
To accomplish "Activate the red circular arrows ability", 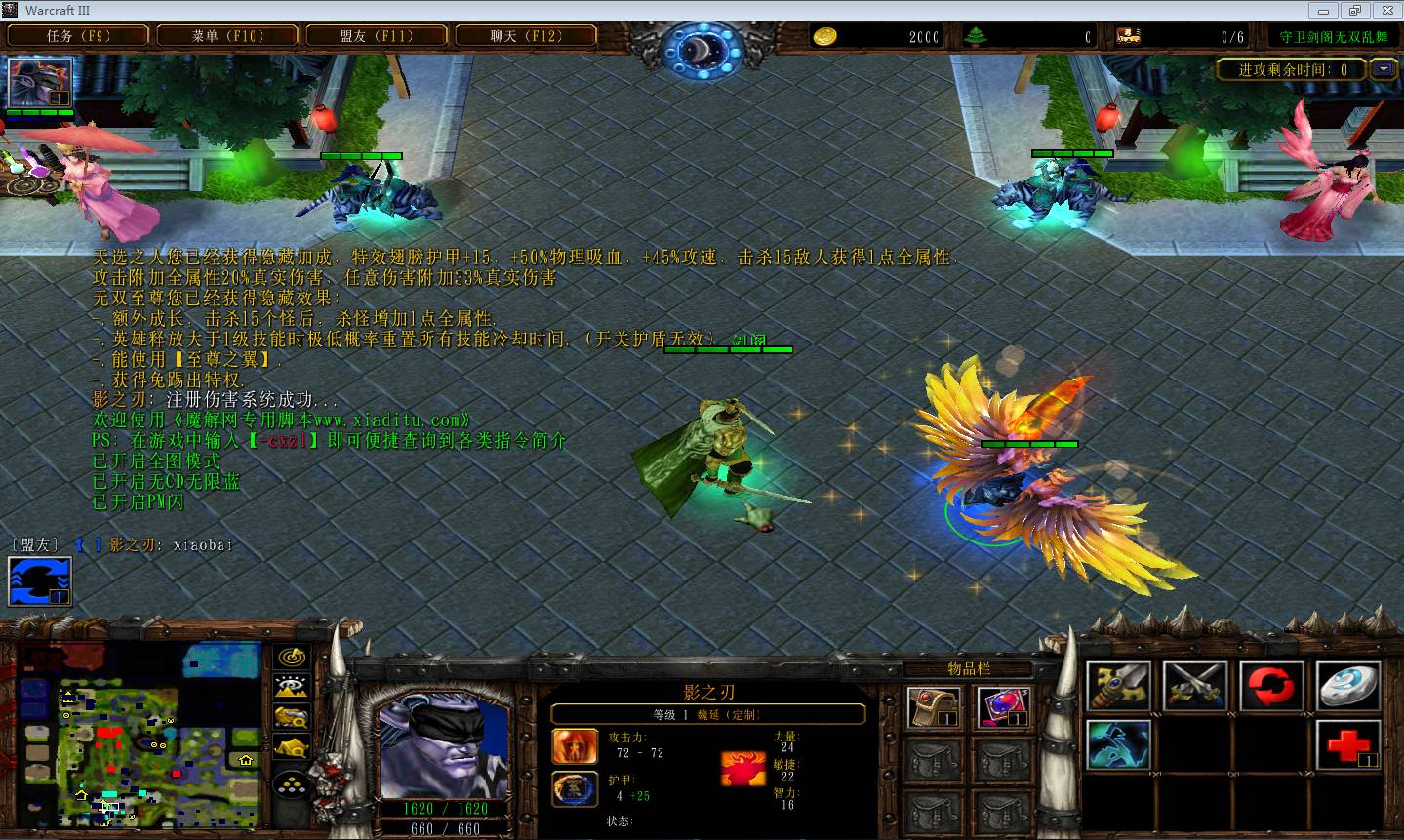I will pos(1271,687).
